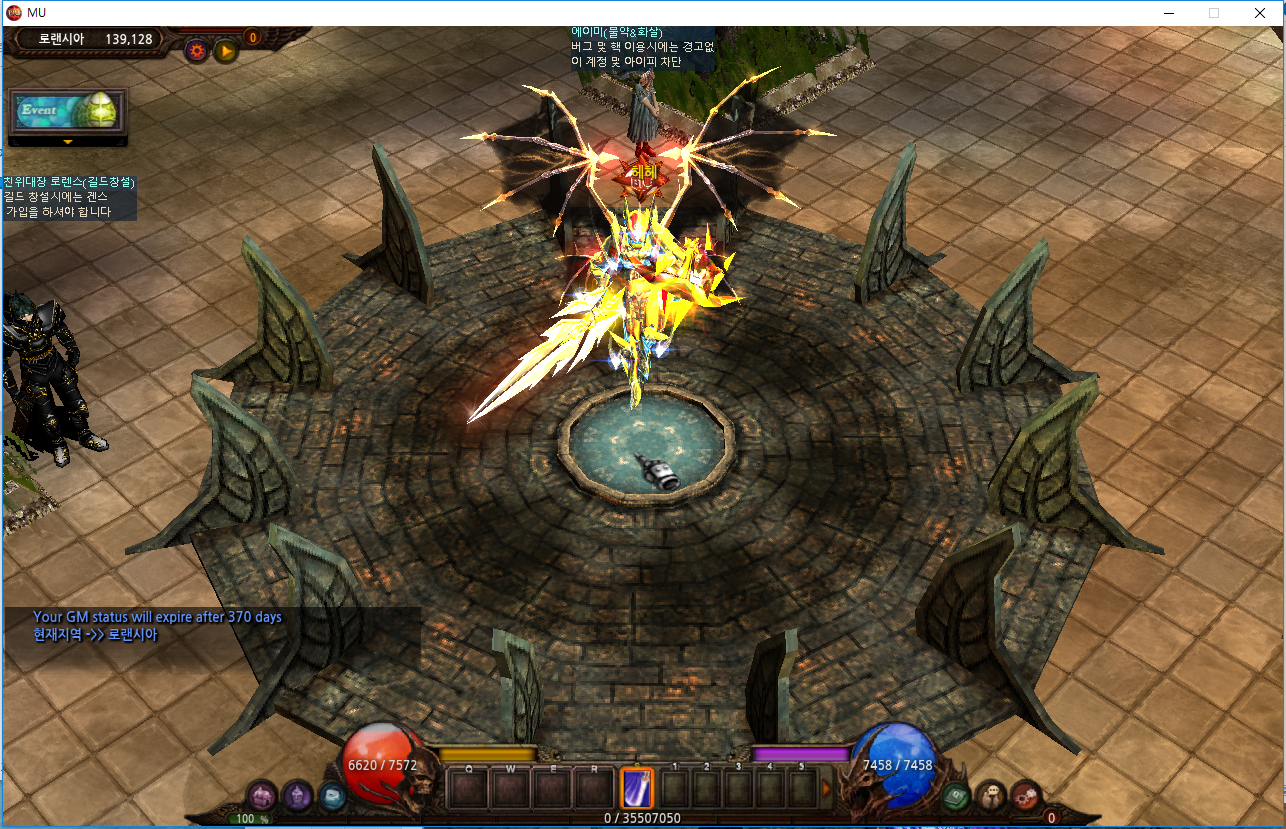This screenshot has width=1286, height=829.
Task: Open the speech bubble chat icon
Action: [x=990, y=796]
